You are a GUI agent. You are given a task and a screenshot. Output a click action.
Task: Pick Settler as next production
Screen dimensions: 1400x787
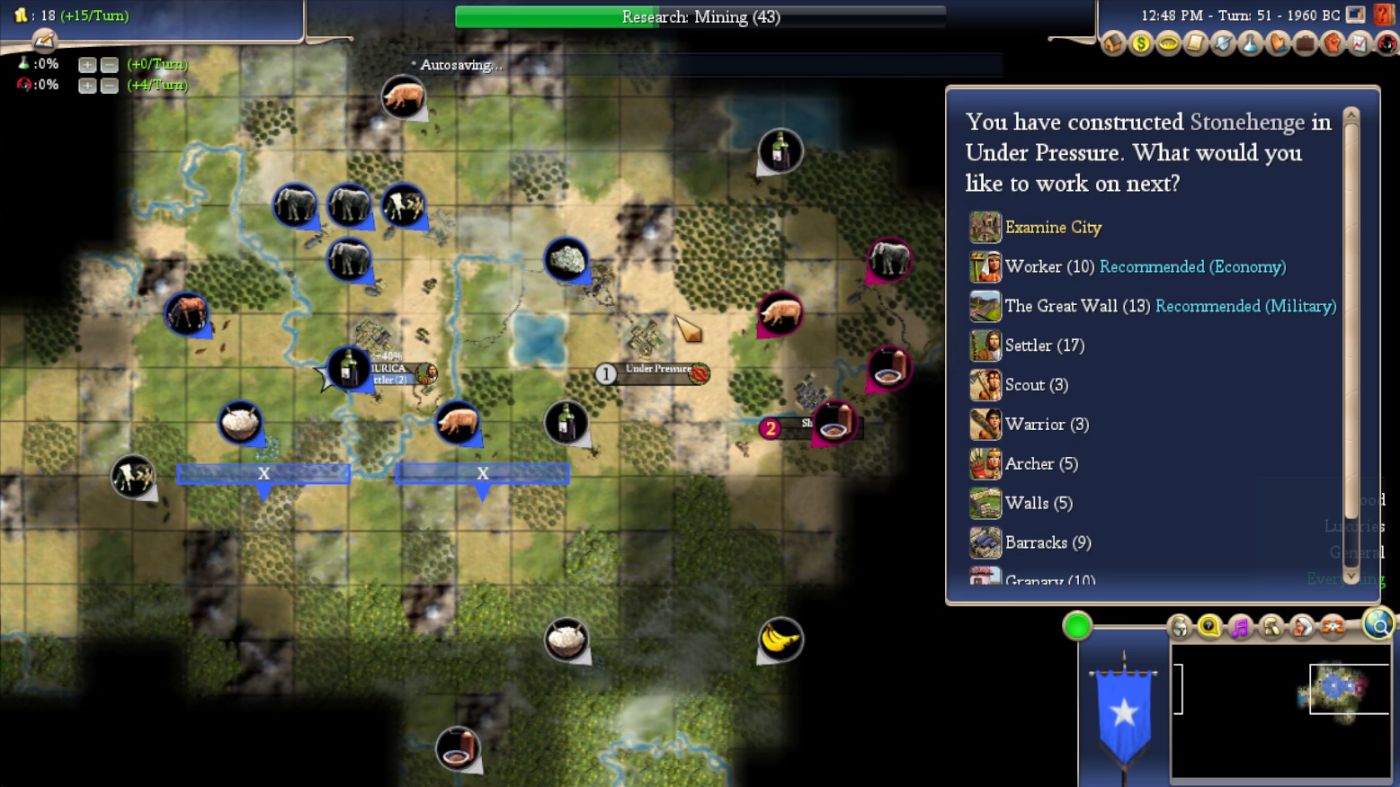(1044, 345)
